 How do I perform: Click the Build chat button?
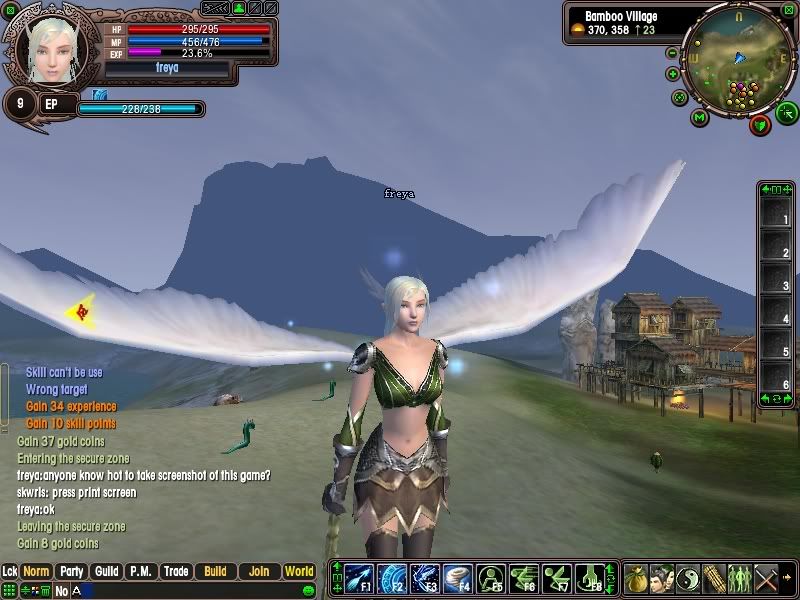click(x=215, y=572)
